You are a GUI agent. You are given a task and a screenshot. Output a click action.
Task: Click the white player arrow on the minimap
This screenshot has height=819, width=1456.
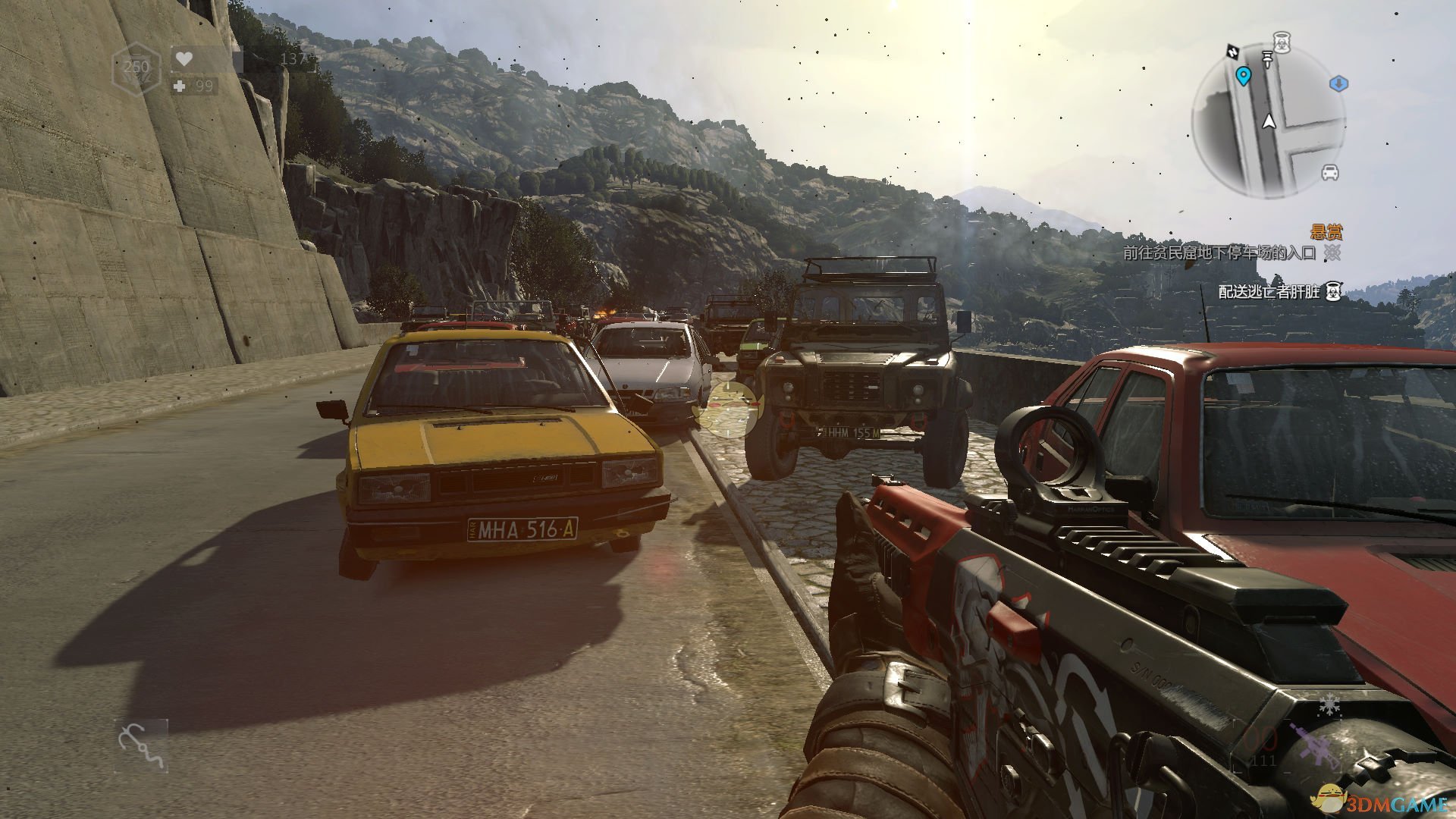(x=1269, y=121)
